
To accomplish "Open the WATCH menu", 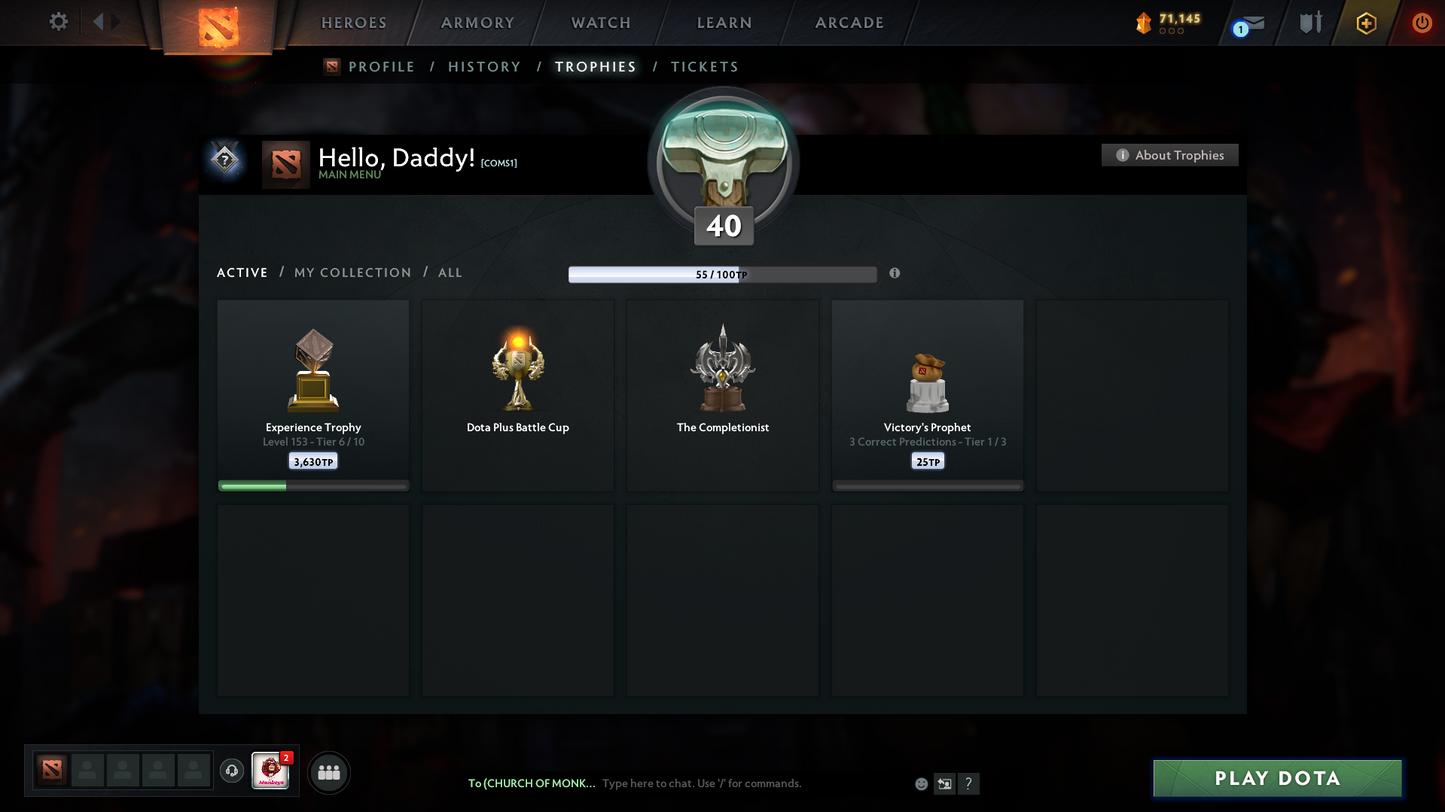I will (x=599, y=22).
